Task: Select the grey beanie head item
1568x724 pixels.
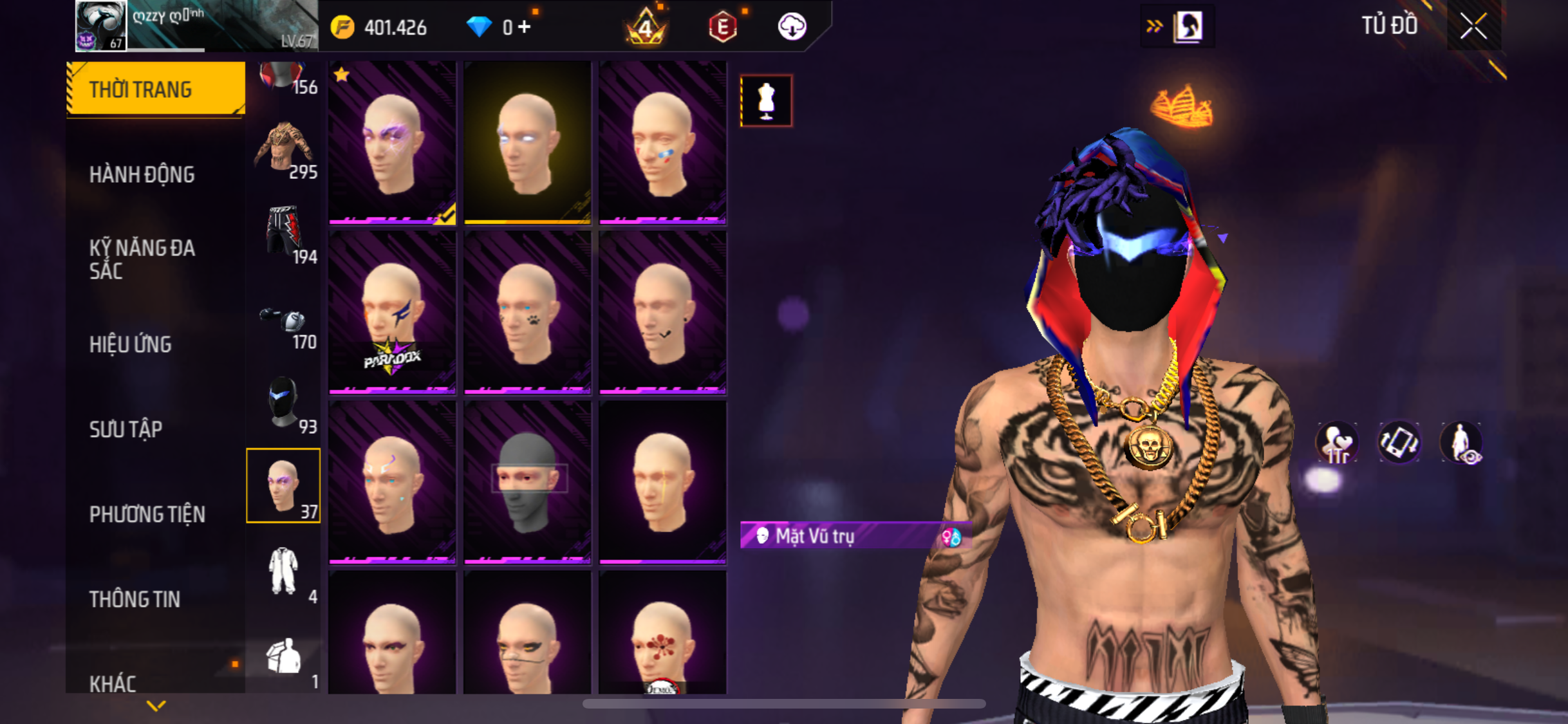Action: pyautogui.click(x=527, y=483)
